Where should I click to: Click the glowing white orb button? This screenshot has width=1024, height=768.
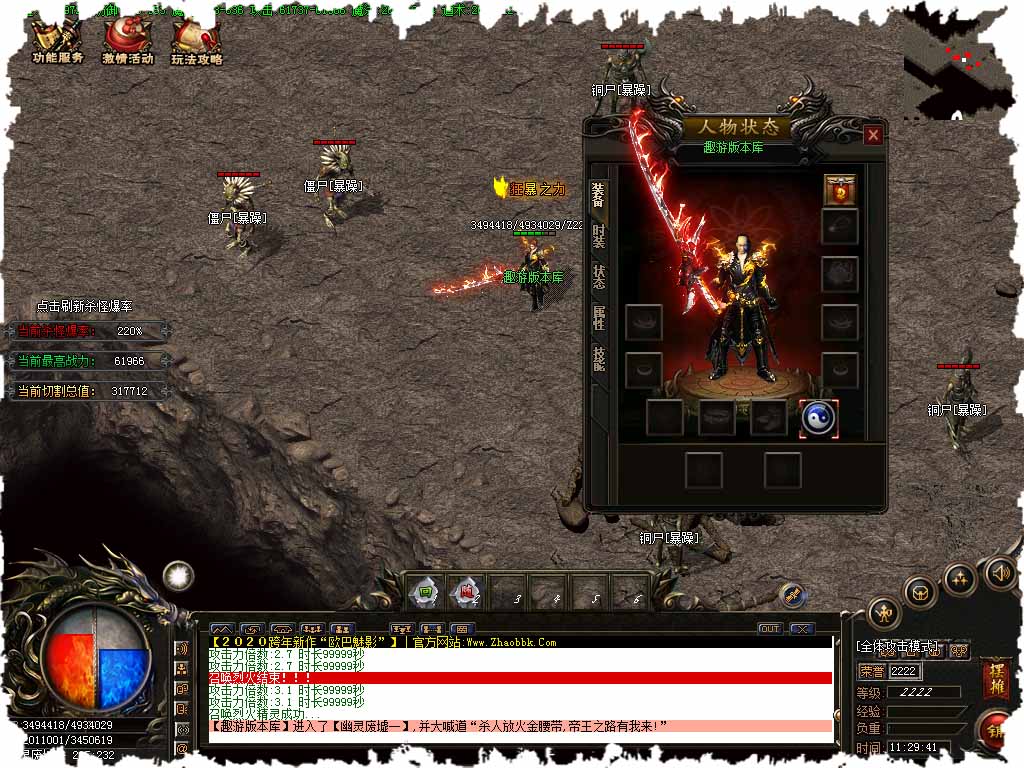pyautogui.click(x=179, y=575)
